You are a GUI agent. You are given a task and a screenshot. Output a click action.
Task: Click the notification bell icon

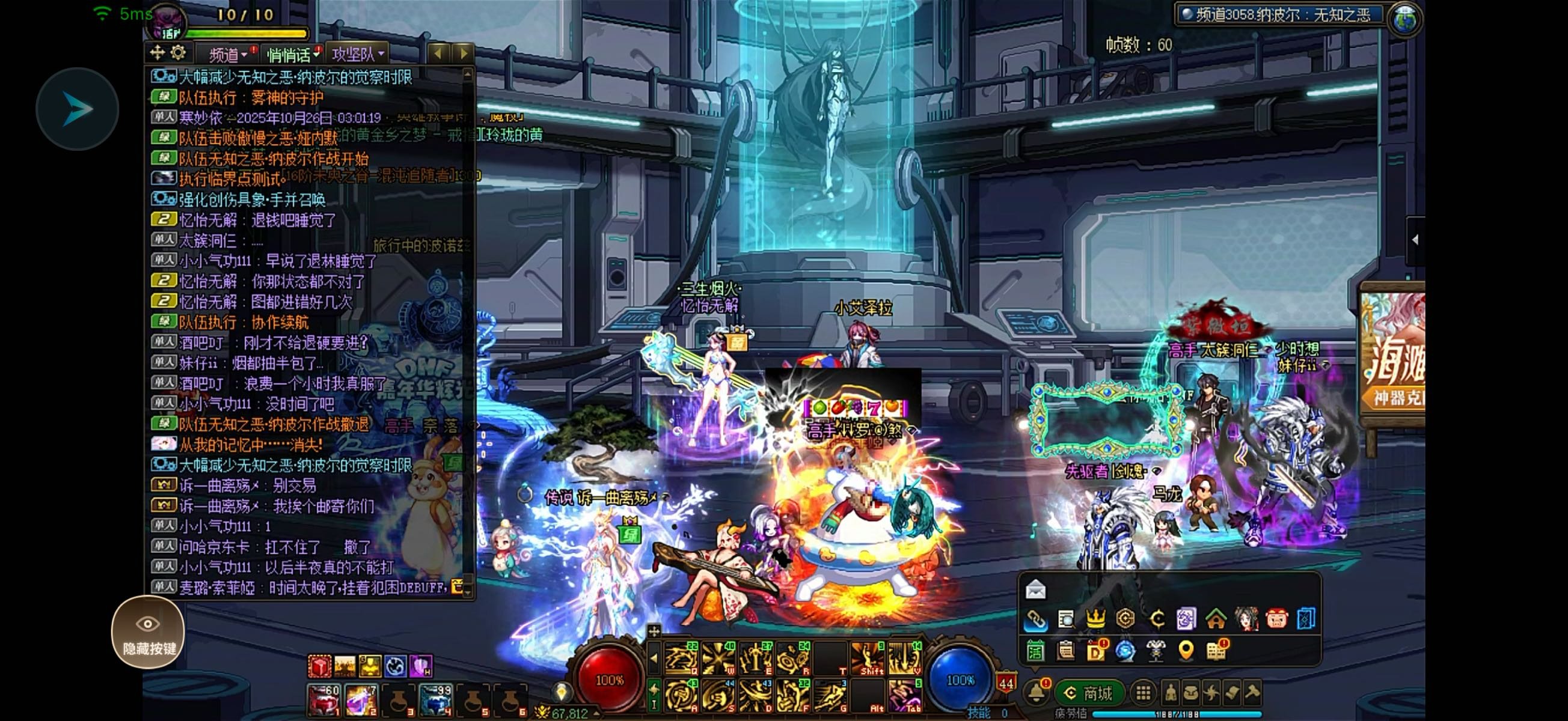pyautogui.click(x=1036, y=692)
